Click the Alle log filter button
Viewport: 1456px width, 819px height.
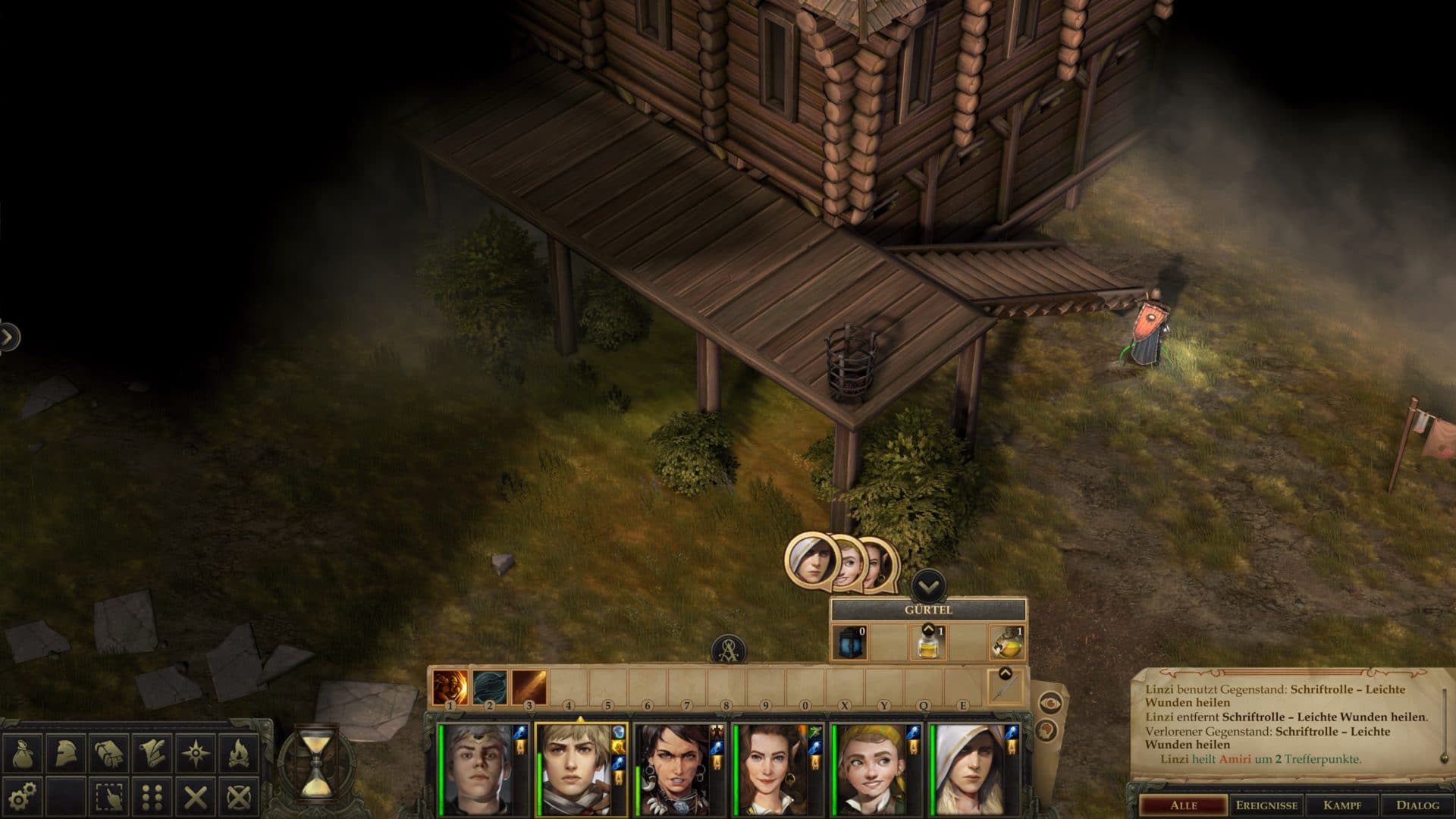point(1182,807)
